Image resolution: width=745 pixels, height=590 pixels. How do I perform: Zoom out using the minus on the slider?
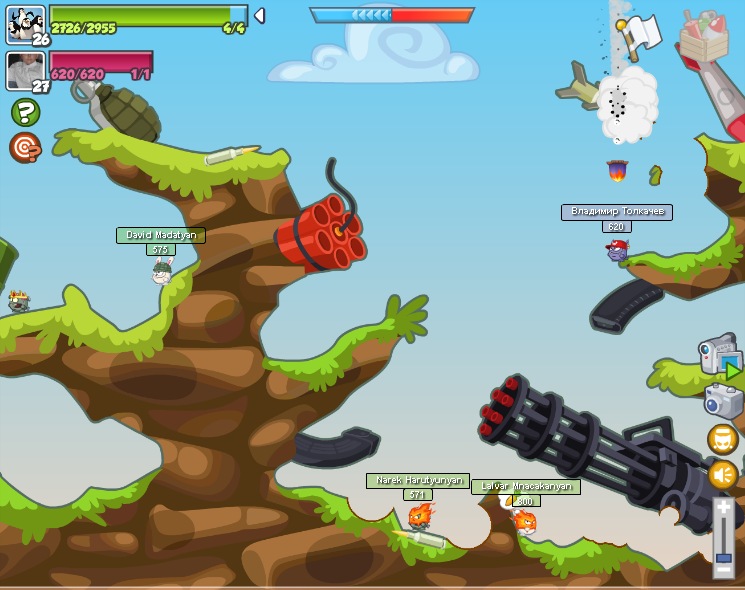tap(723, 571)
